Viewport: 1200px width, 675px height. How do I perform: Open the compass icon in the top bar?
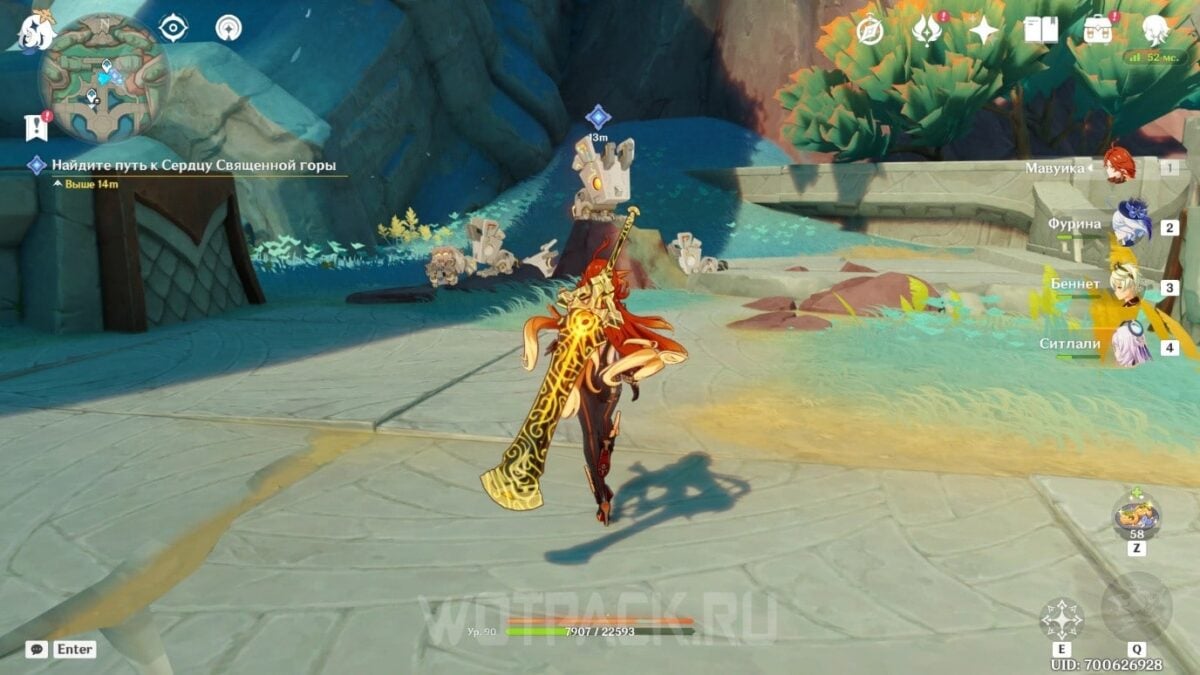point(870,31)
